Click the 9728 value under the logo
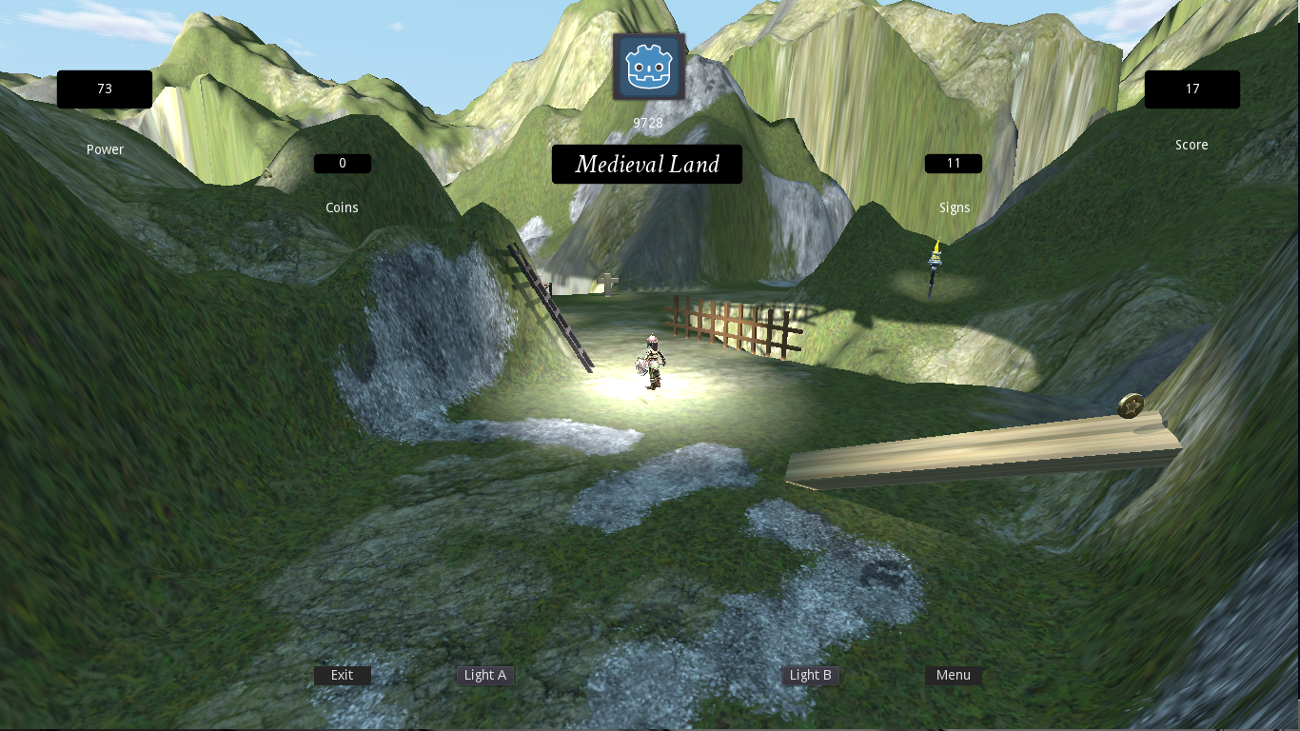Image resolution: width=1300 pixels, height=731 pixels. point(647,121)
